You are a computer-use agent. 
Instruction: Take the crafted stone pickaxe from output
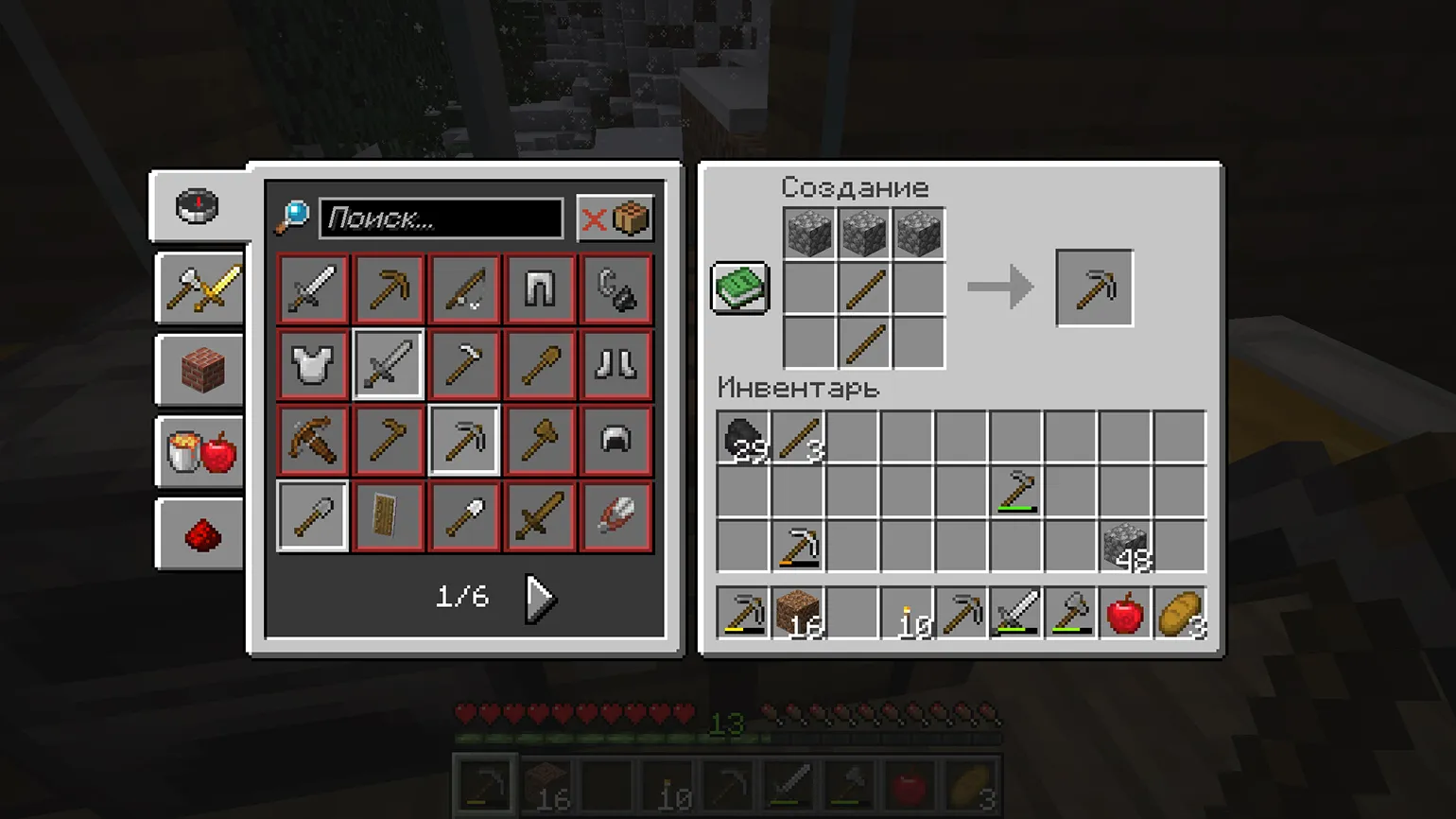[x=1094, y=288]
